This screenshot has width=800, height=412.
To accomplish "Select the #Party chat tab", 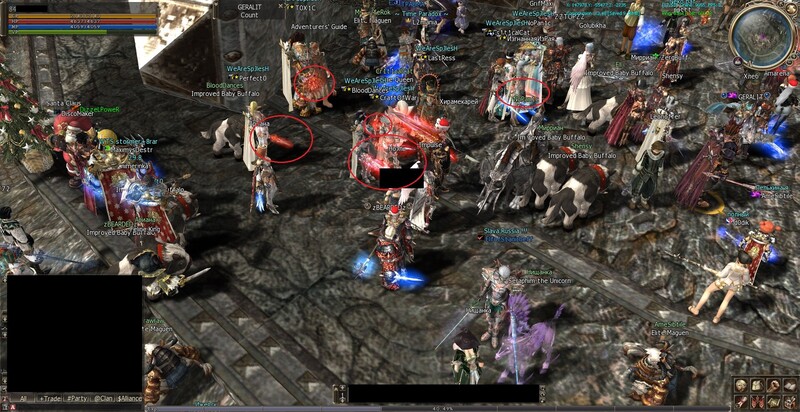I will [76, 398].
